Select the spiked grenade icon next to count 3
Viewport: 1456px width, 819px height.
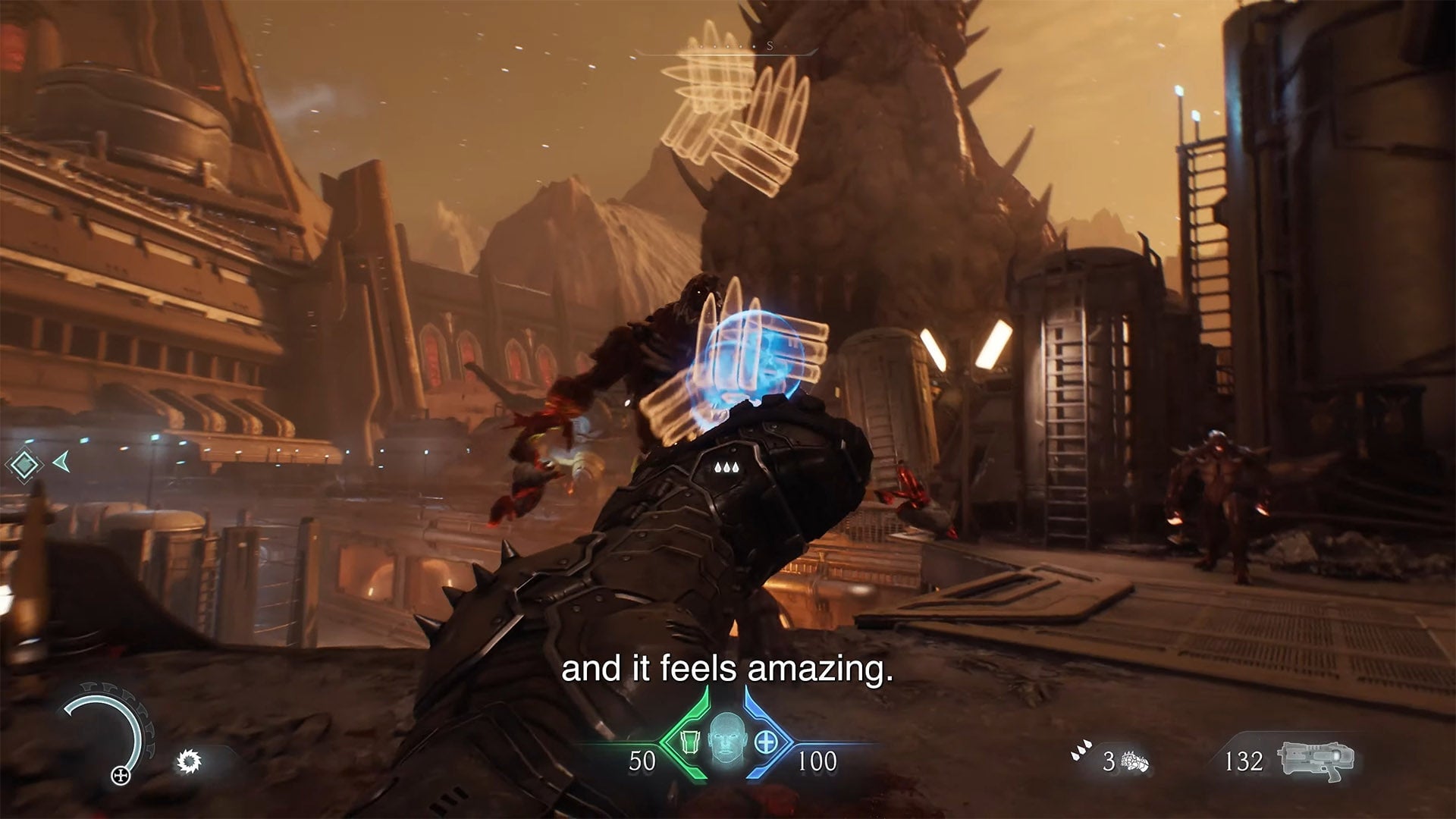(1135, 762)
